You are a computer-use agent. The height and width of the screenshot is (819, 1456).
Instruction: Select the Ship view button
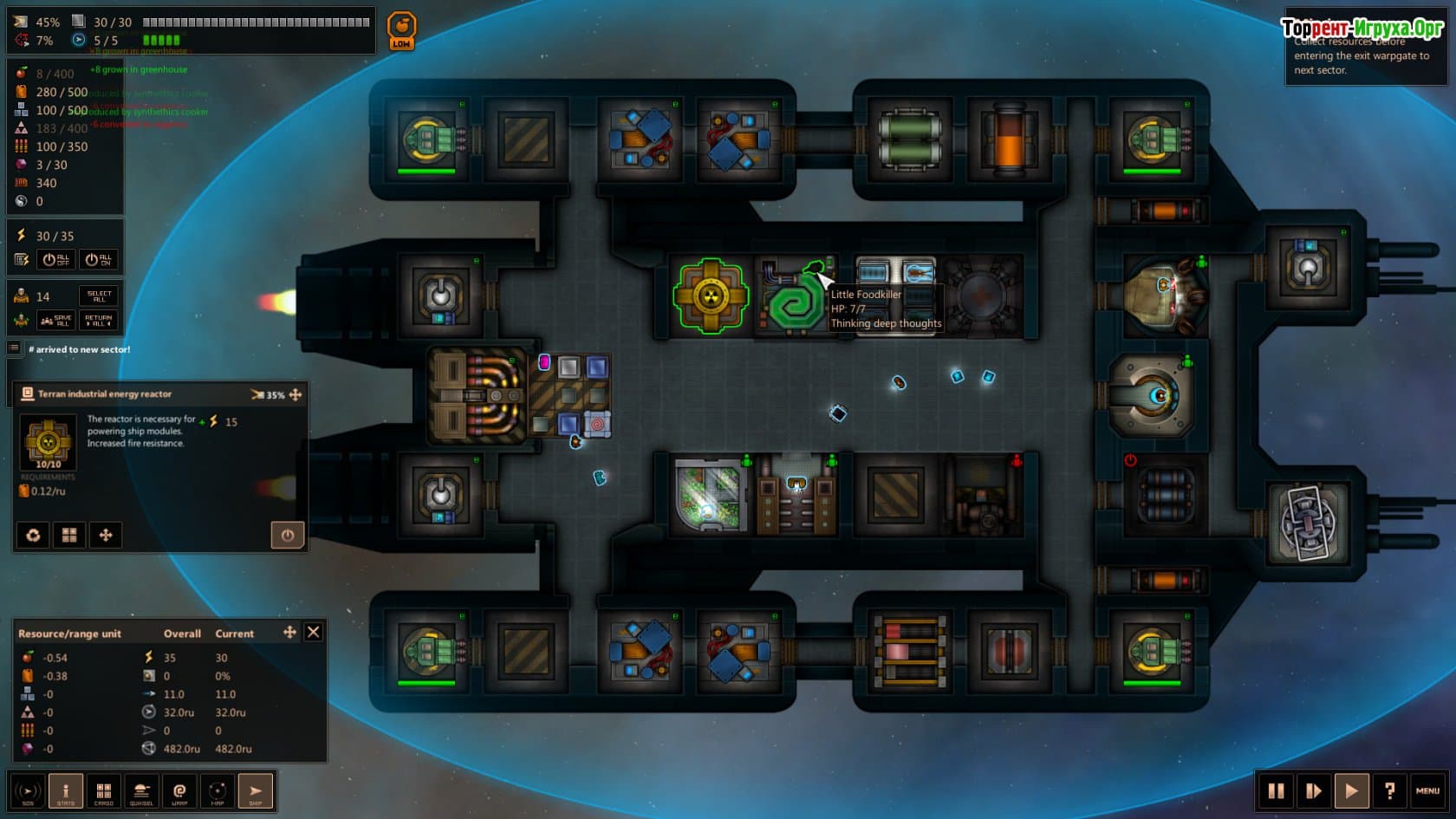[x=256, y=791]
